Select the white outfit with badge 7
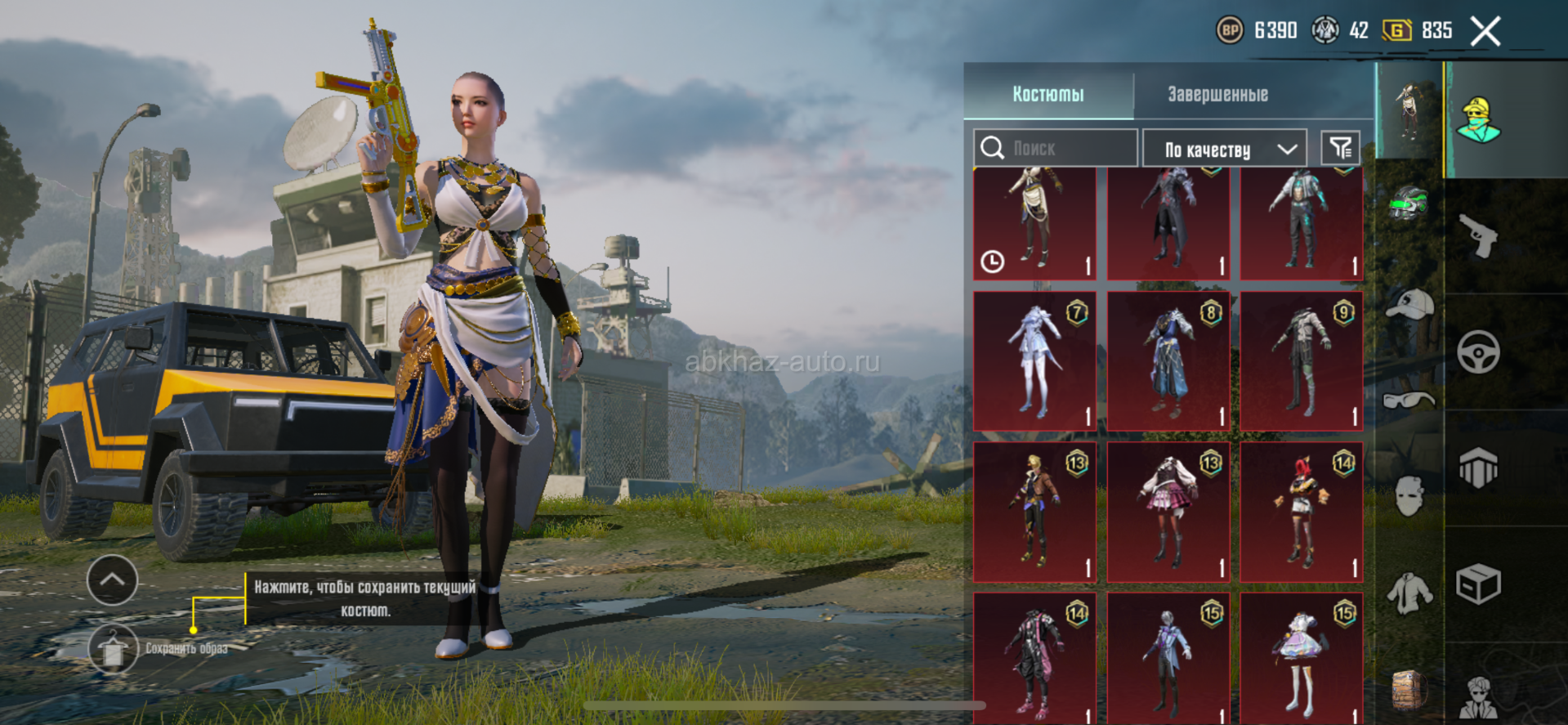The height and width of the screenshot is (725, 1568). click(1034, 361)
